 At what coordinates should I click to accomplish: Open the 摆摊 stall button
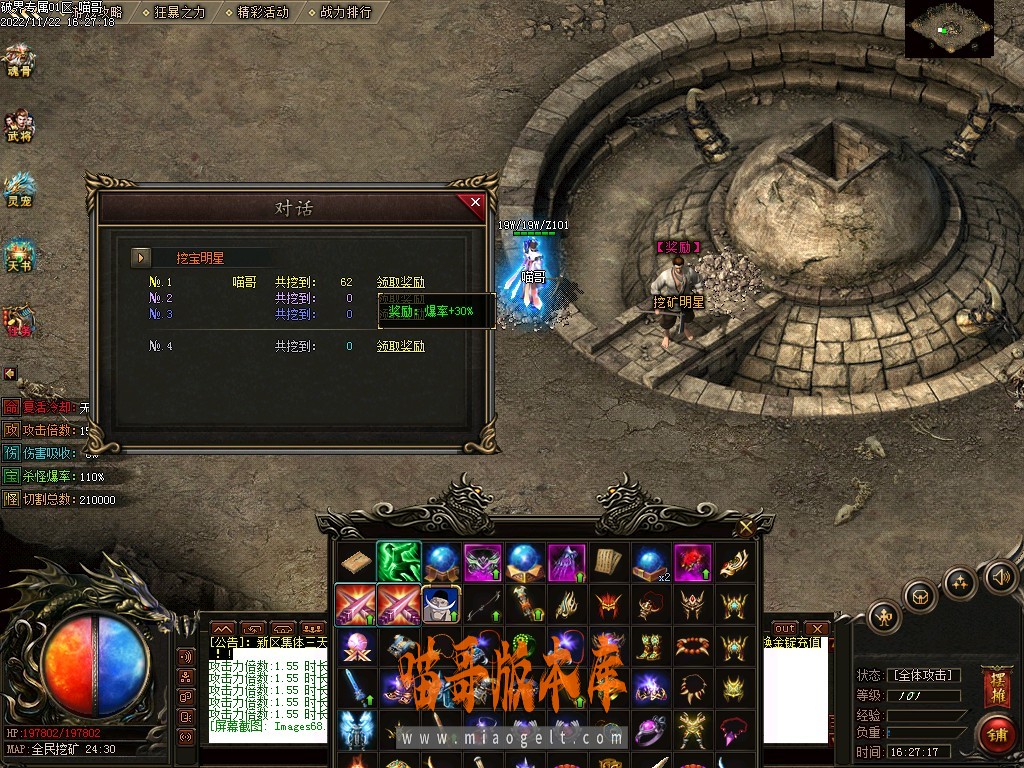[x=997, y=688]
